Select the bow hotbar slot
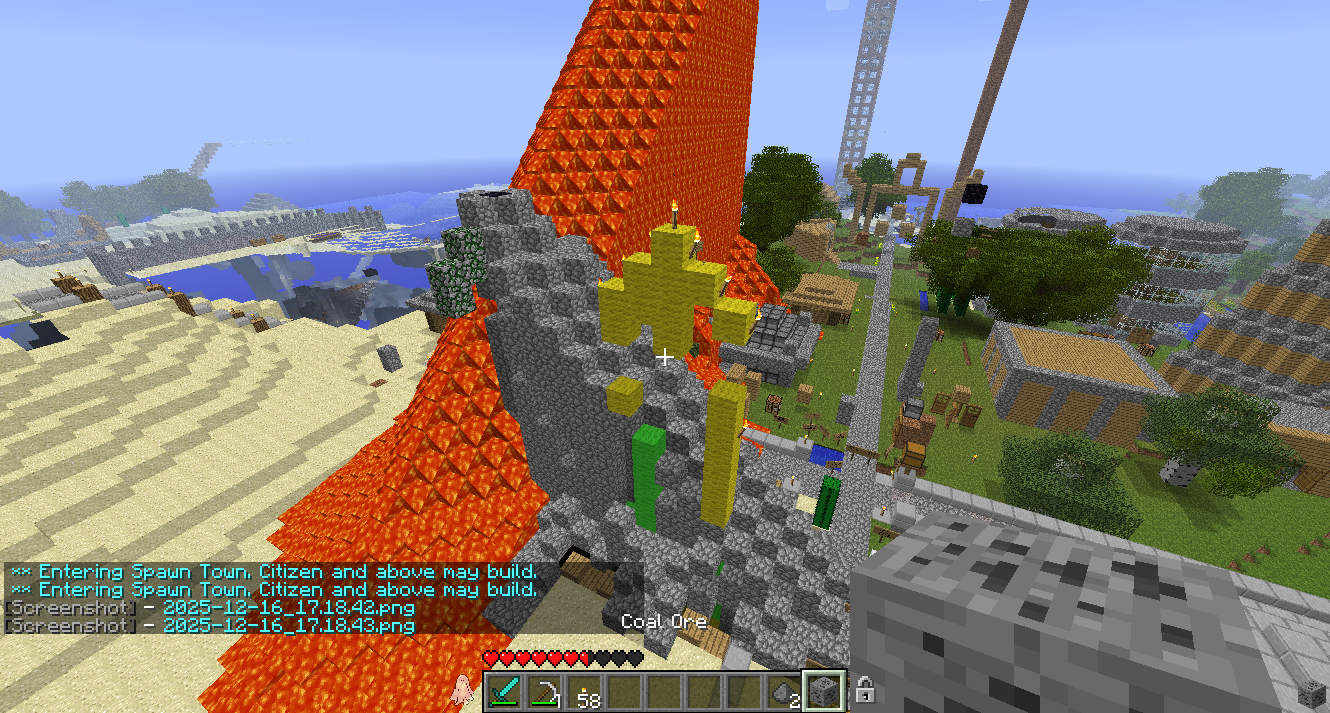This screenshot has width=1330, height=713. 545,691
